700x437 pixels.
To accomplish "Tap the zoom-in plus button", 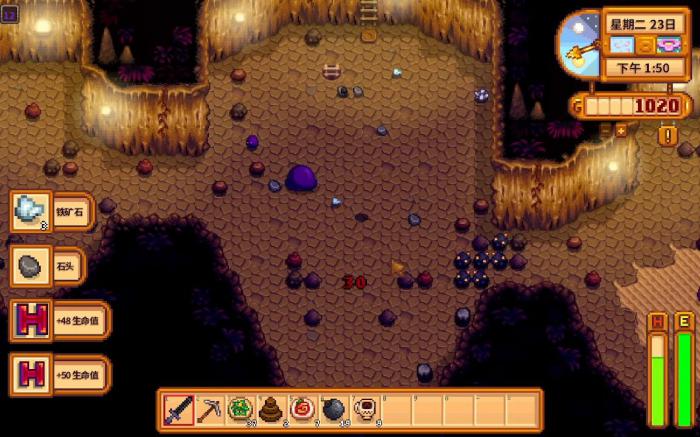I will click(x=621, y=130).
